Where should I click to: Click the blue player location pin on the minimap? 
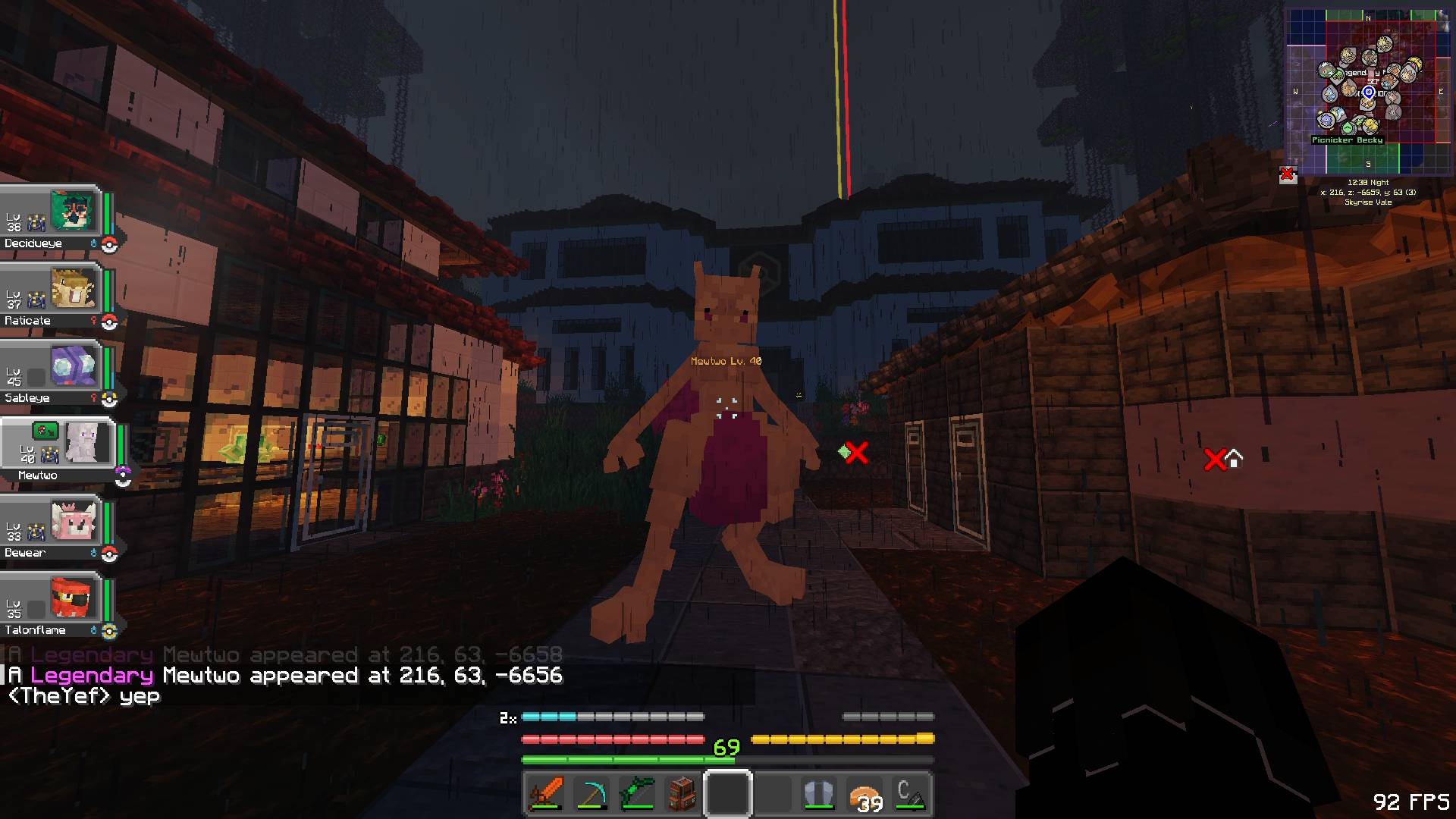pyautogui.click(x=1367, y=93)
